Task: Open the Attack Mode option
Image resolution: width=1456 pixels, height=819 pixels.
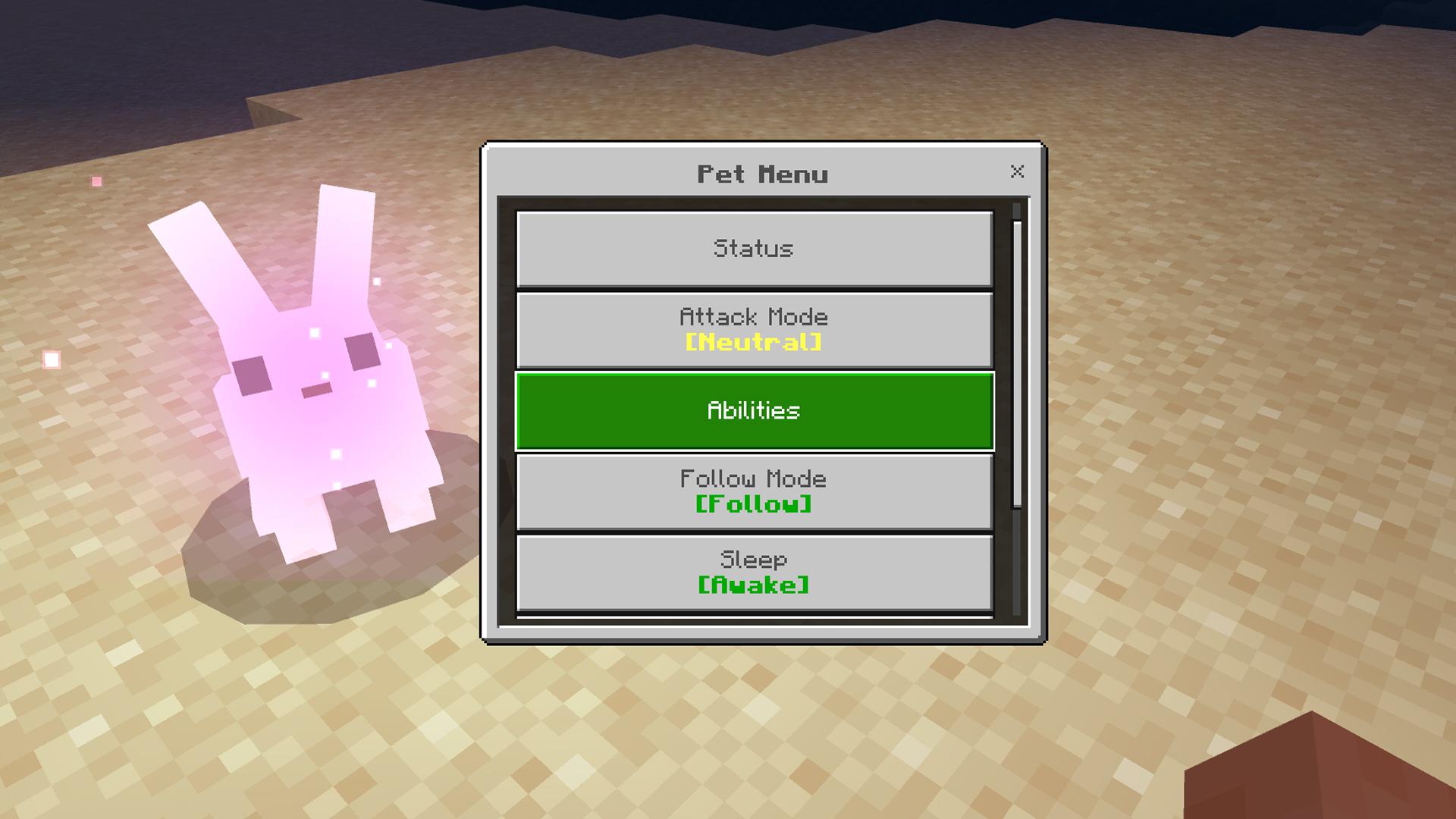Action: point(755,328)
